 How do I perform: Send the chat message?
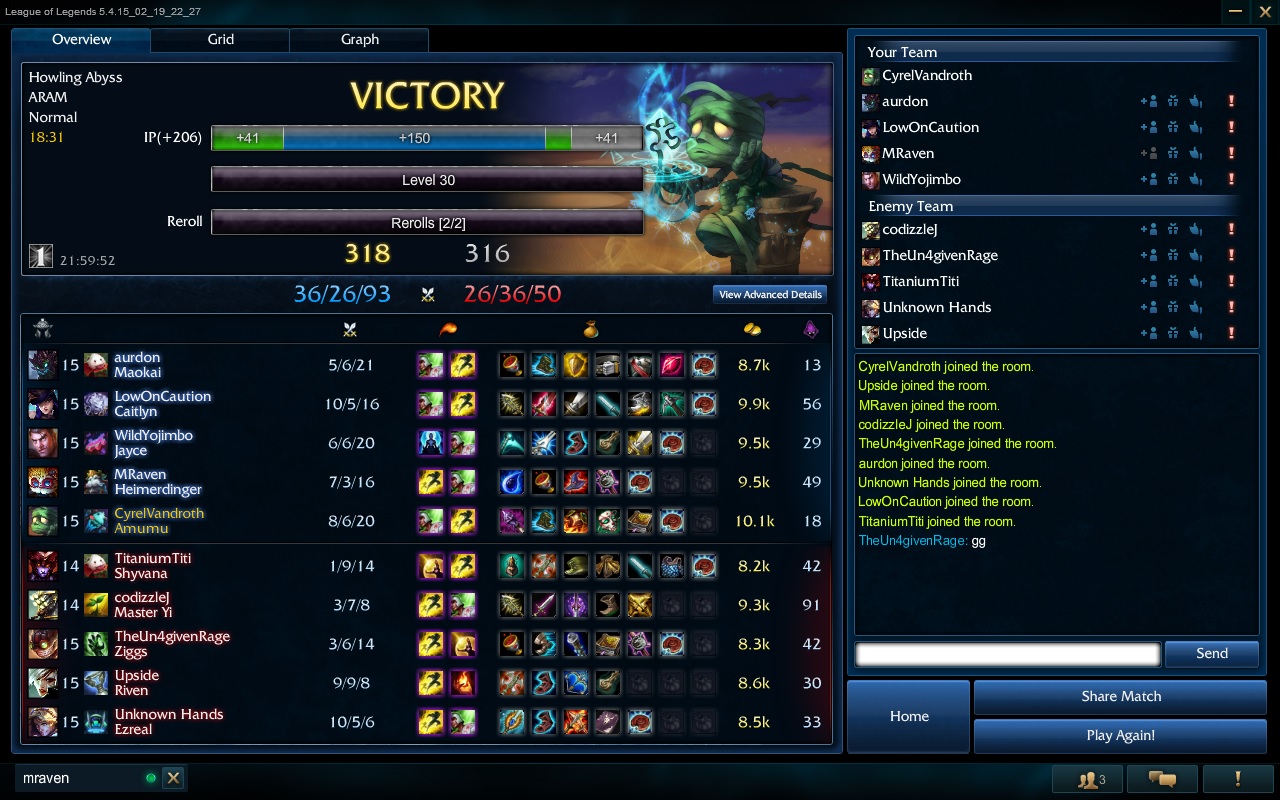(1211, 654)
